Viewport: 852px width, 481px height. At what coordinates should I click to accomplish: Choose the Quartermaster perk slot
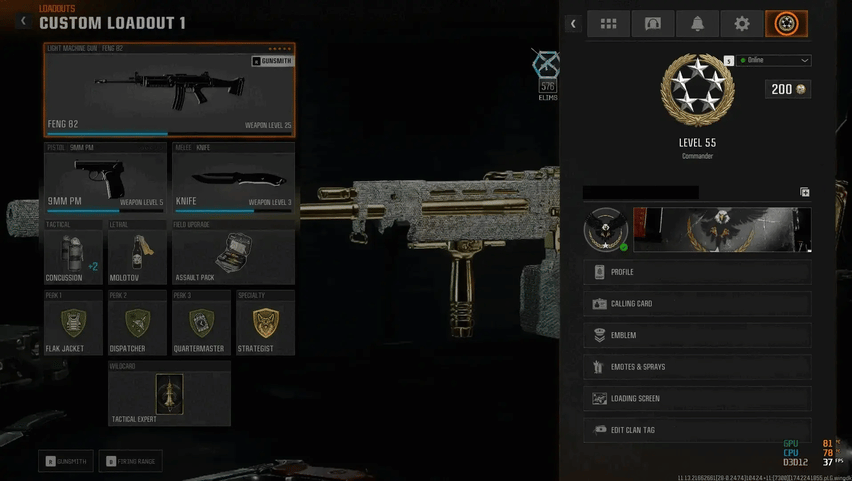point(201,324)
